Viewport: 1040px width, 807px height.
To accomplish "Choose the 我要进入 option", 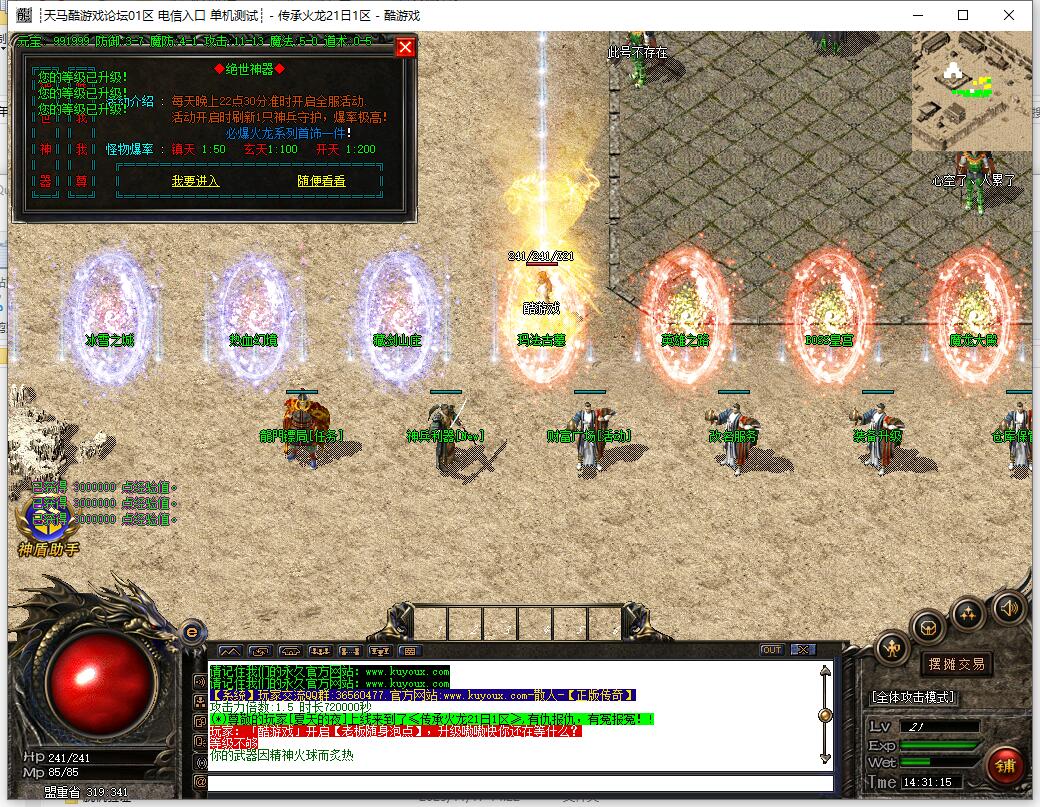I will pyautogui.click(x=195, y=181).
